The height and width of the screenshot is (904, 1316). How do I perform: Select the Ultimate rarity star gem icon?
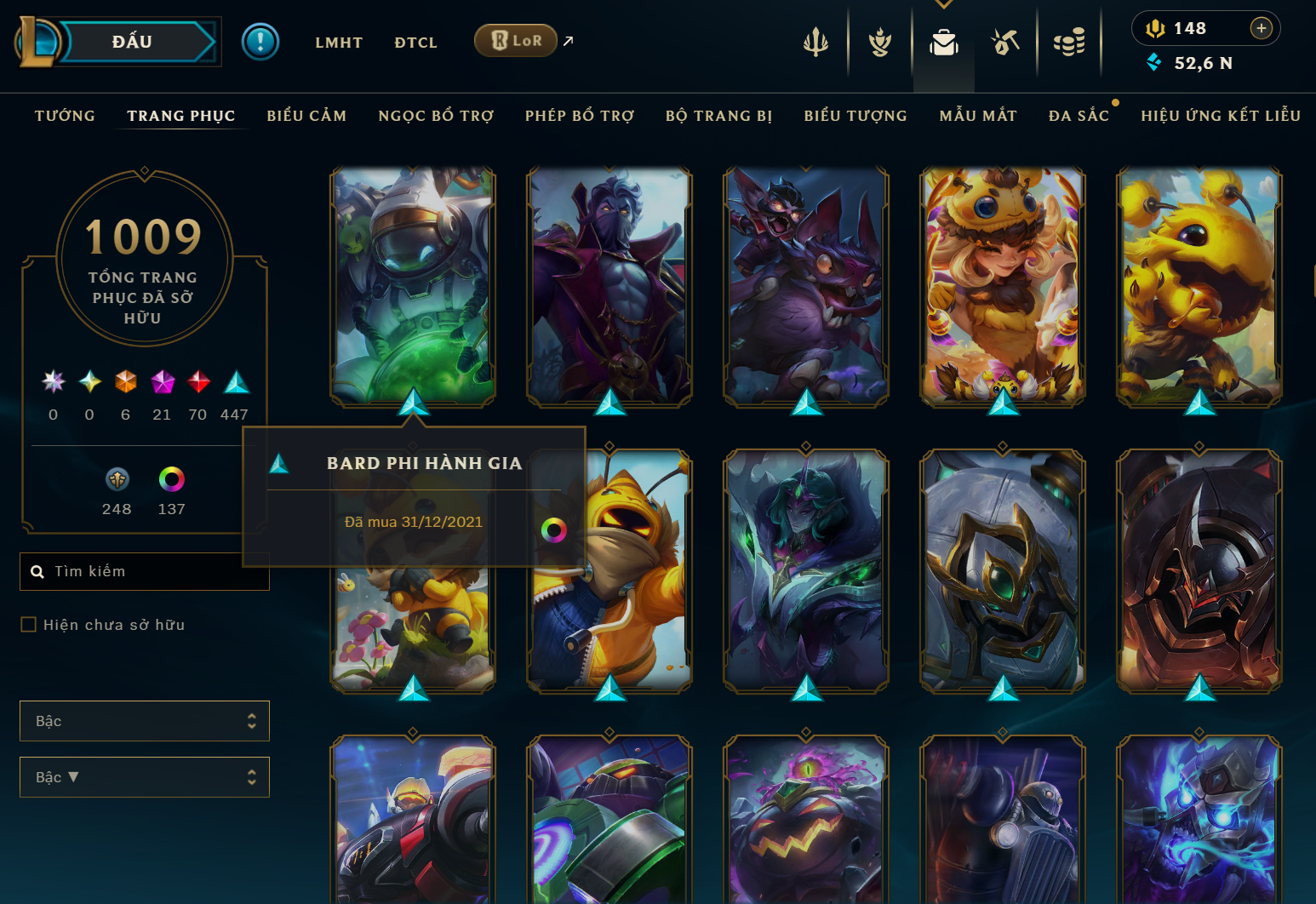[53, 382]
